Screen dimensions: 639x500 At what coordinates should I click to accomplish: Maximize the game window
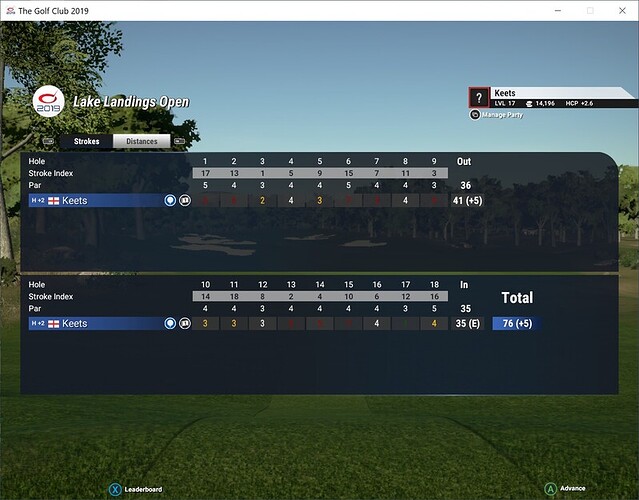click(590, 10)
